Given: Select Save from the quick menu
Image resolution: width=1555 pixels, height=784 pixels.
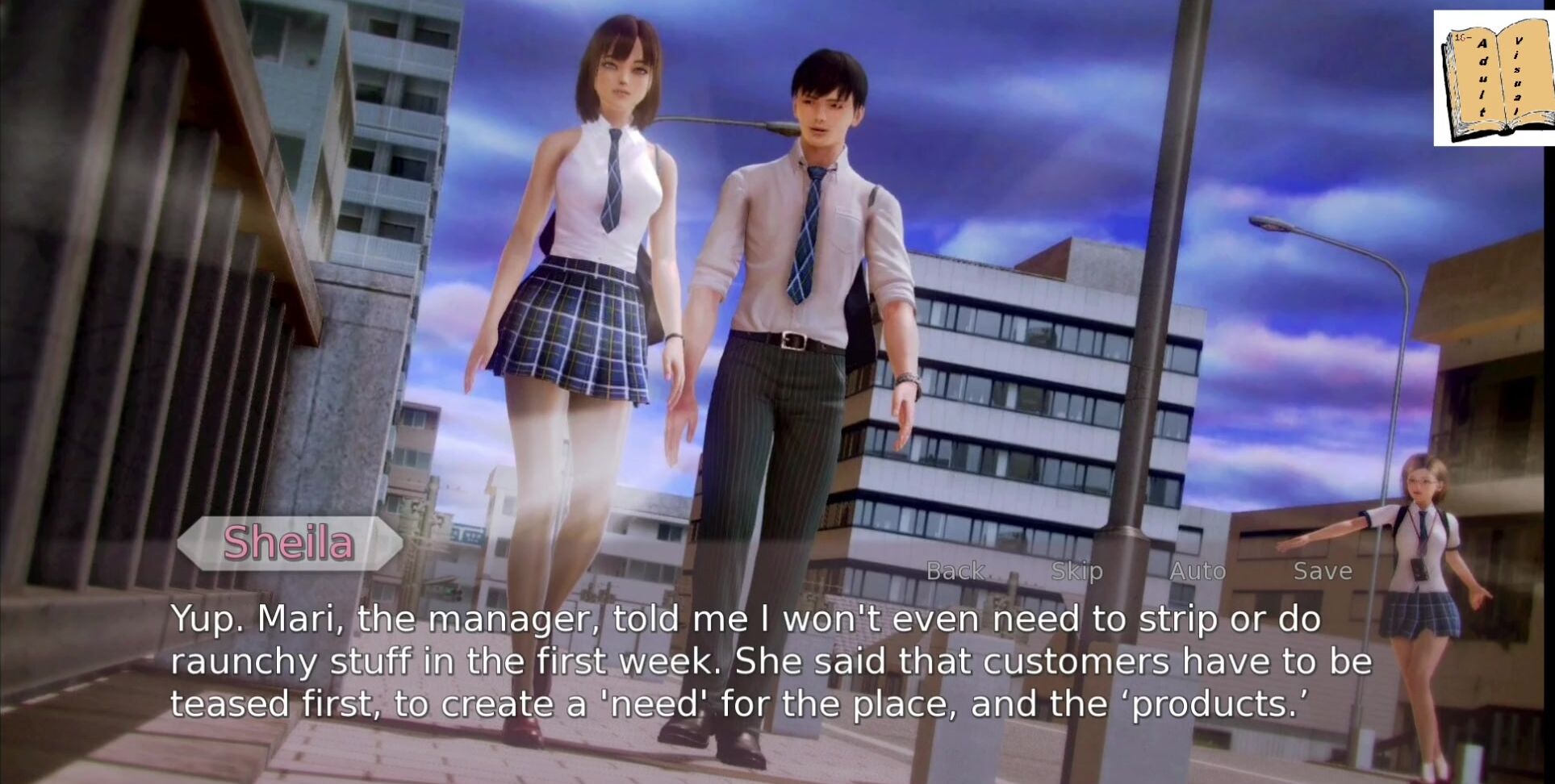Looking at the screenshot, I should coord(1322,571).
